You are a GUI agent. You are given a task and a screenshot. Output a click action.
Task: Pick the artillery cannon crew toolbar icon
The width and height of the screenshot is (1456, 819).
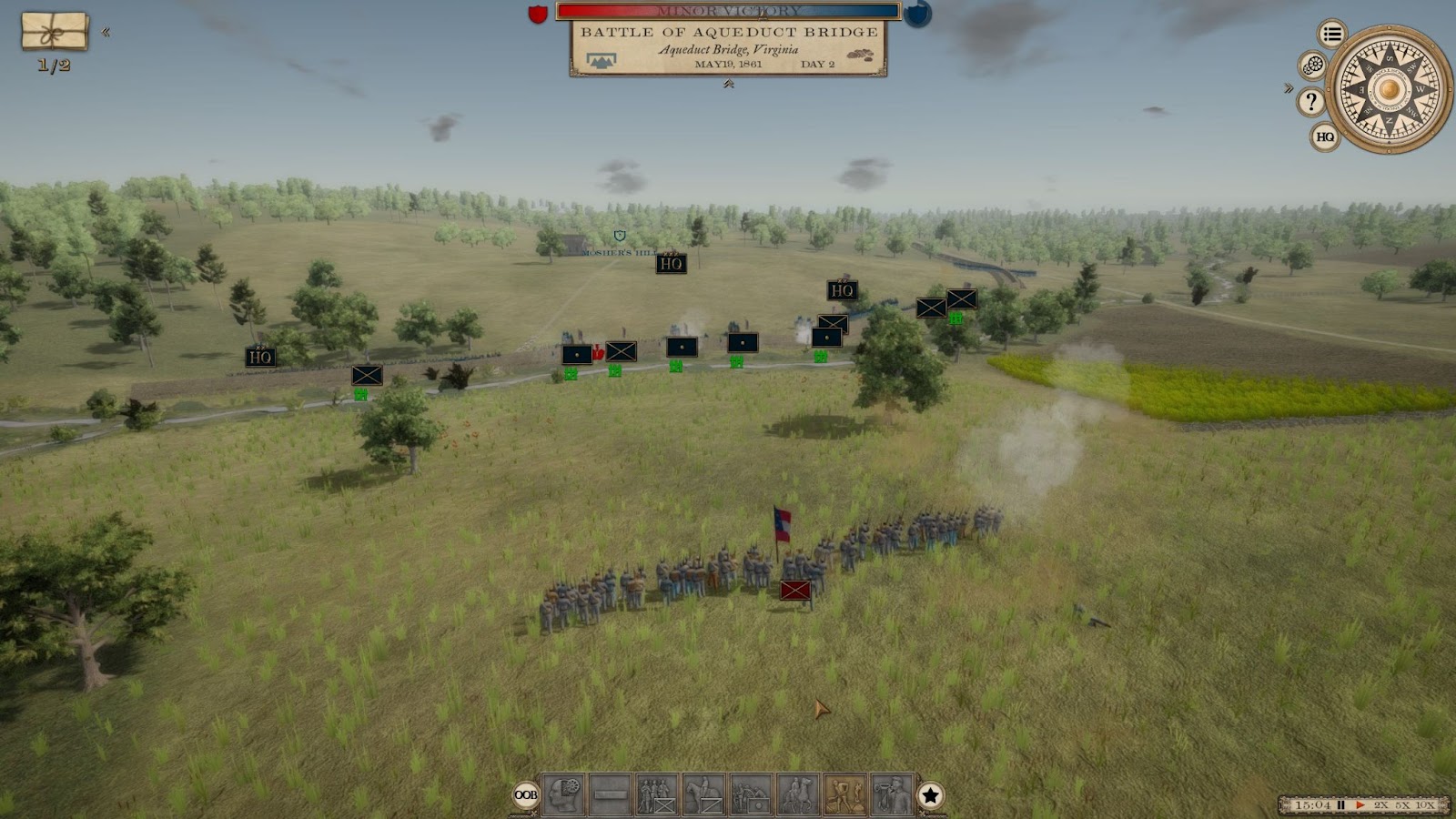(x=752, y=794)
